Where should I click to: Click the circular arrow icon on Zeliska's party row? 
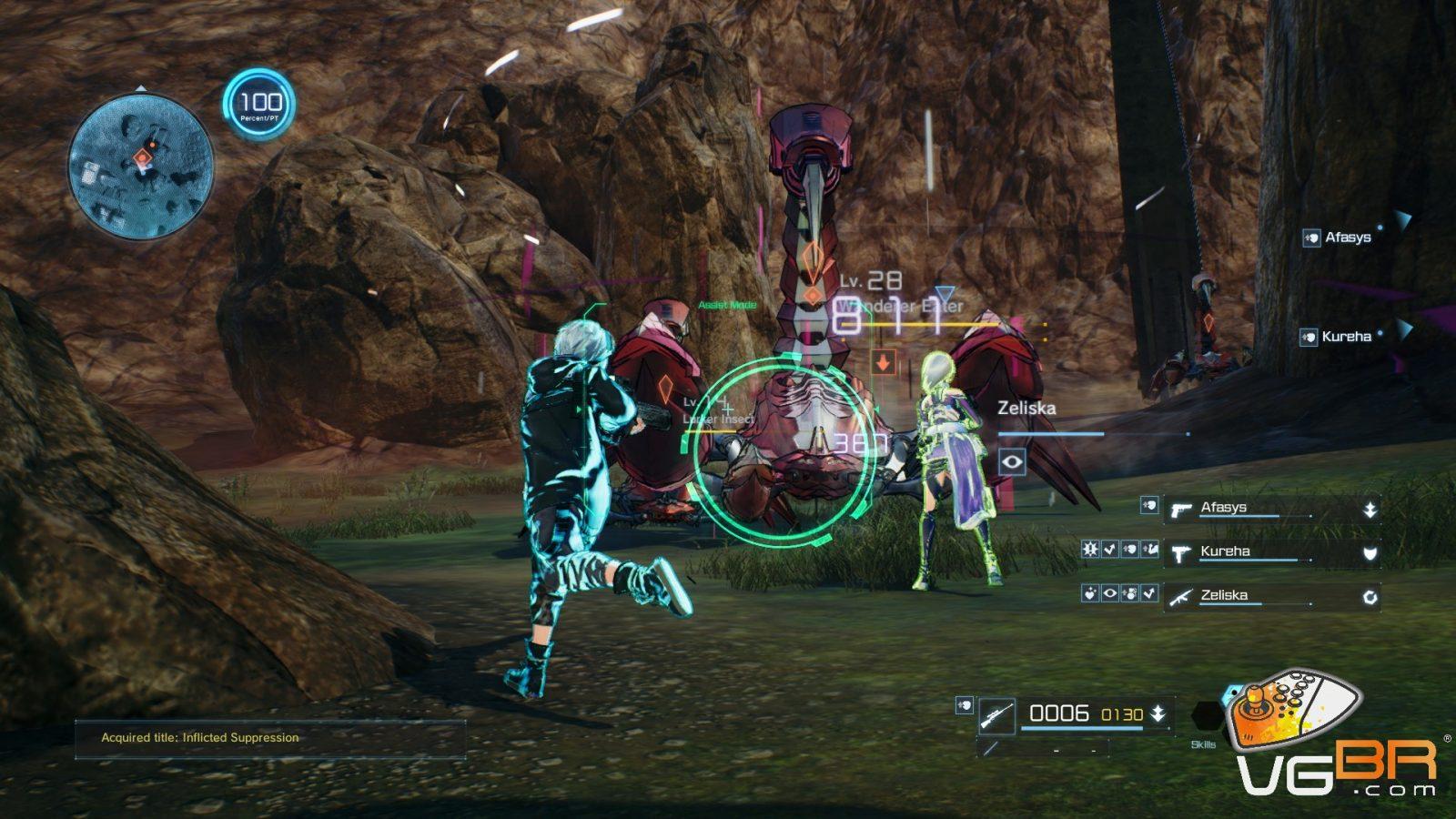[x=1370, y=597]
